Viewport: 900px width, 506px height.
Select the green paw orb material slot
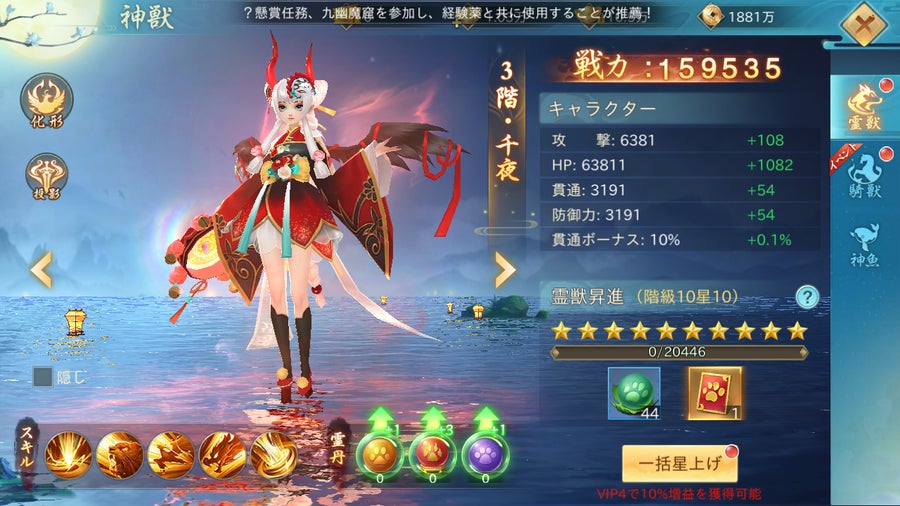click(634, 393)
